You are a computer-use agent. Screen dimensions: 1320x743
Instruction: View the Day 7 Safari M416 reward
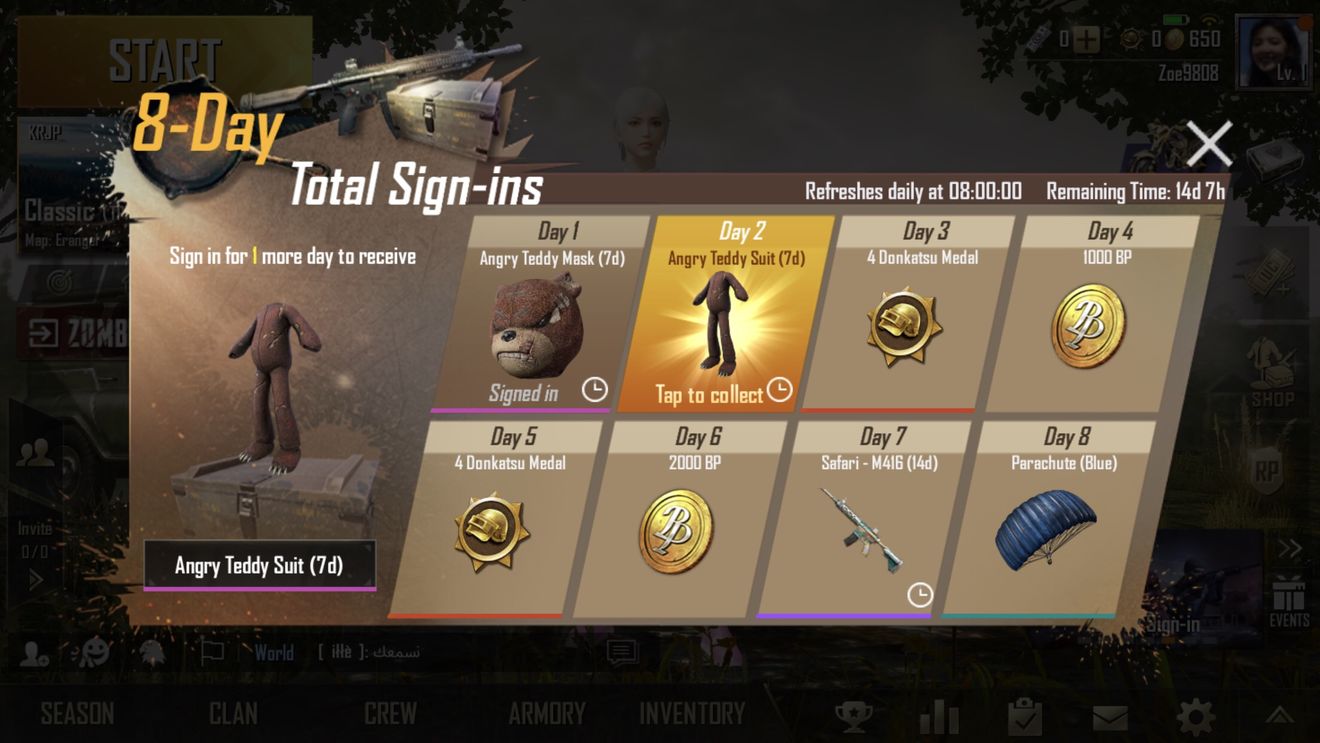click(862, 525)
